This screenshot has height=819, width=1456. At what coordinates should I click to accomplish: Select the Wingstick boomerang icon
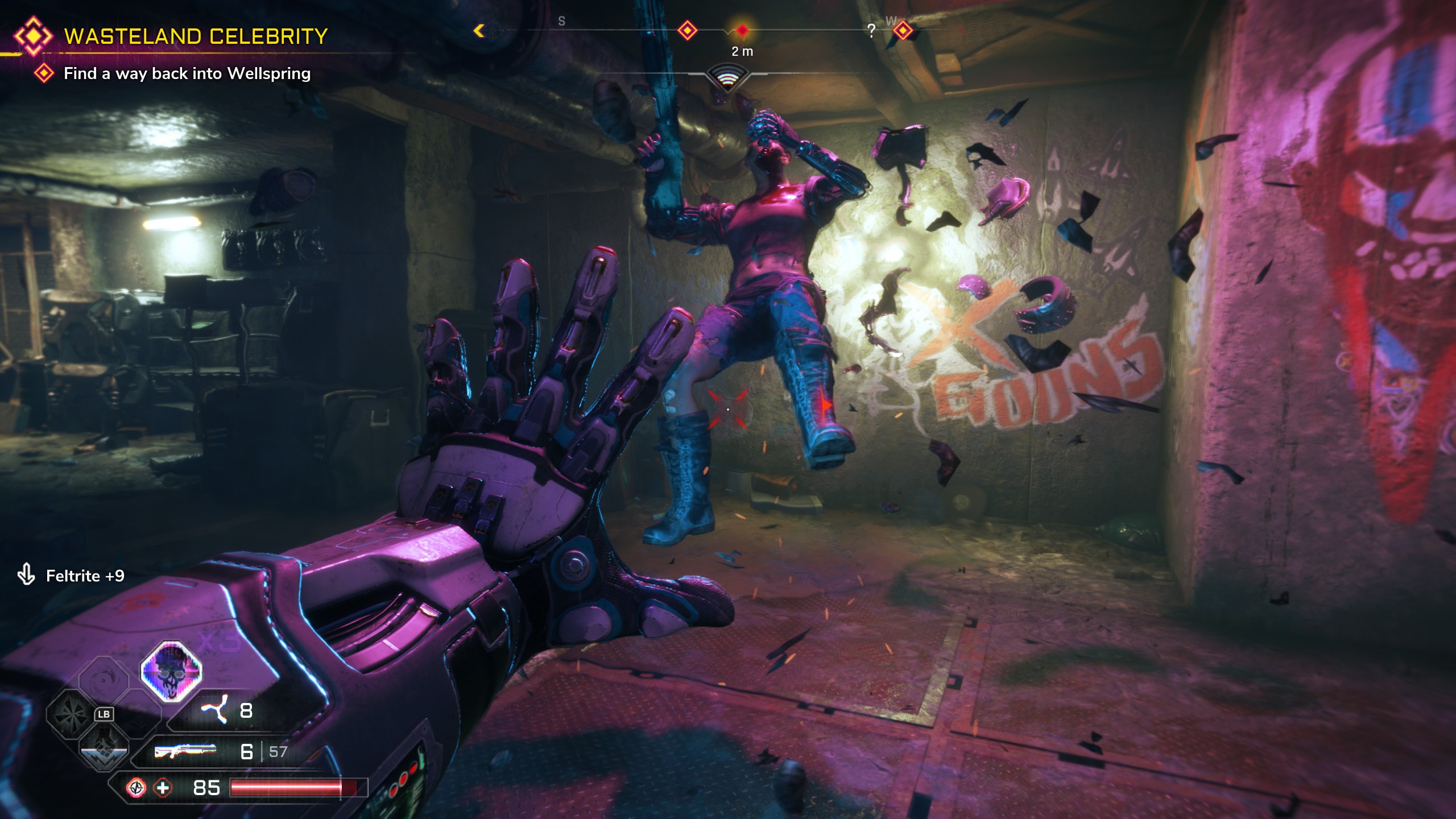tap(214, 710)
